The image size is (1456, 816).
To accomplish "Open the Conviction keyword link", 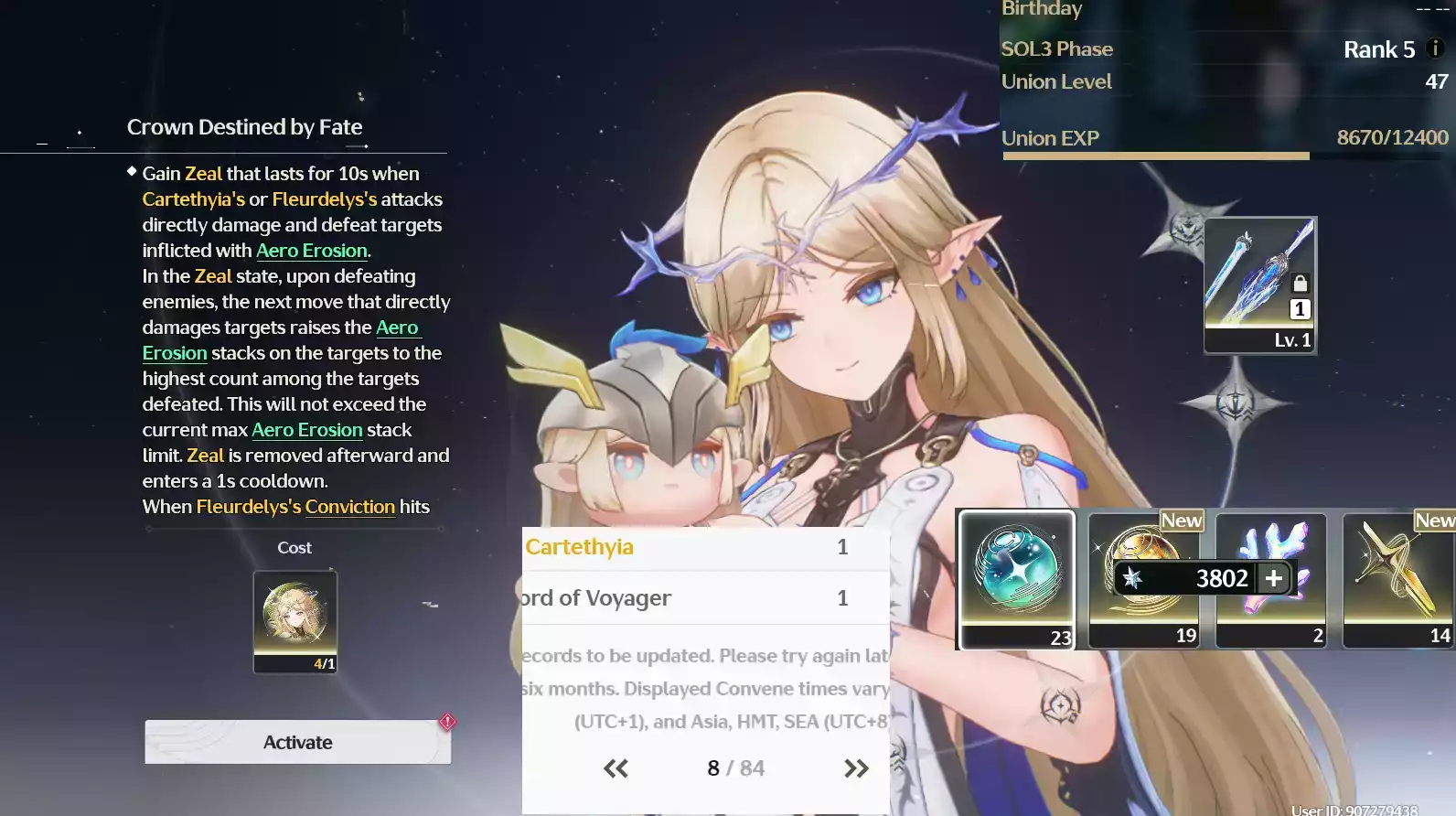I will tap(349, 507).
